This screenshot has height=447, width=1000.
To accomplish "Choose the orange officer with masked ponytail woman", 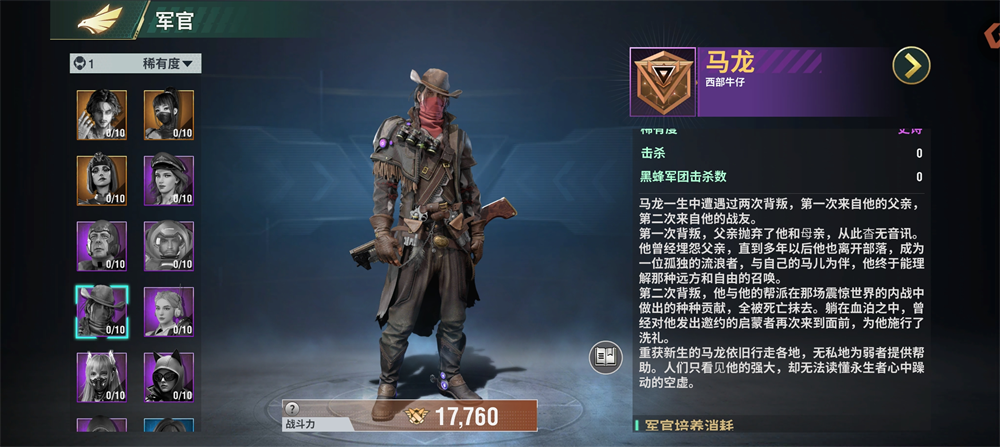I will [168, 114].
